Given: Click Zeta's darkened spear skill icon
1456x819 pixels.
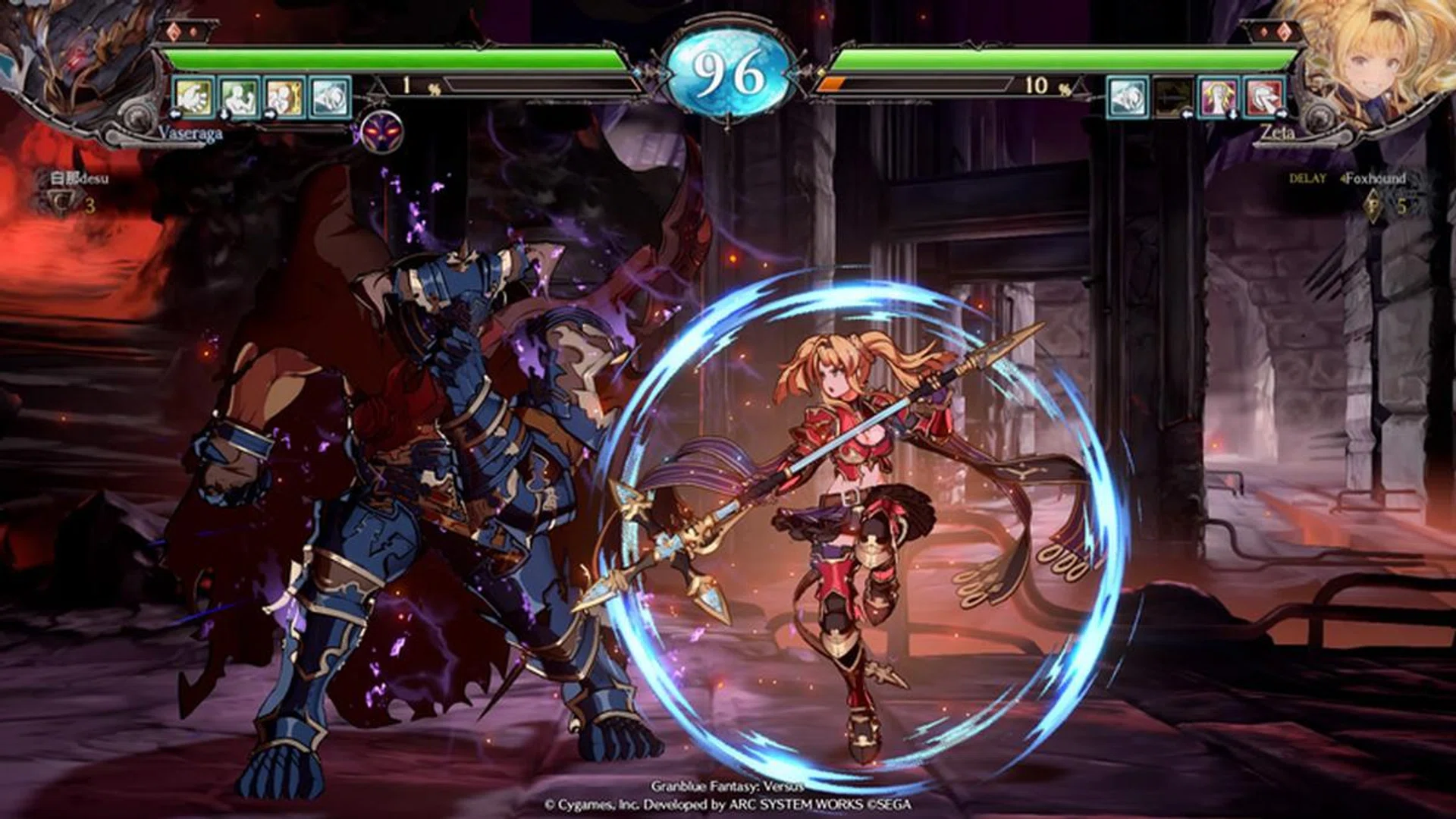Looking at the screenshot, I should (x=1172, y=96).
